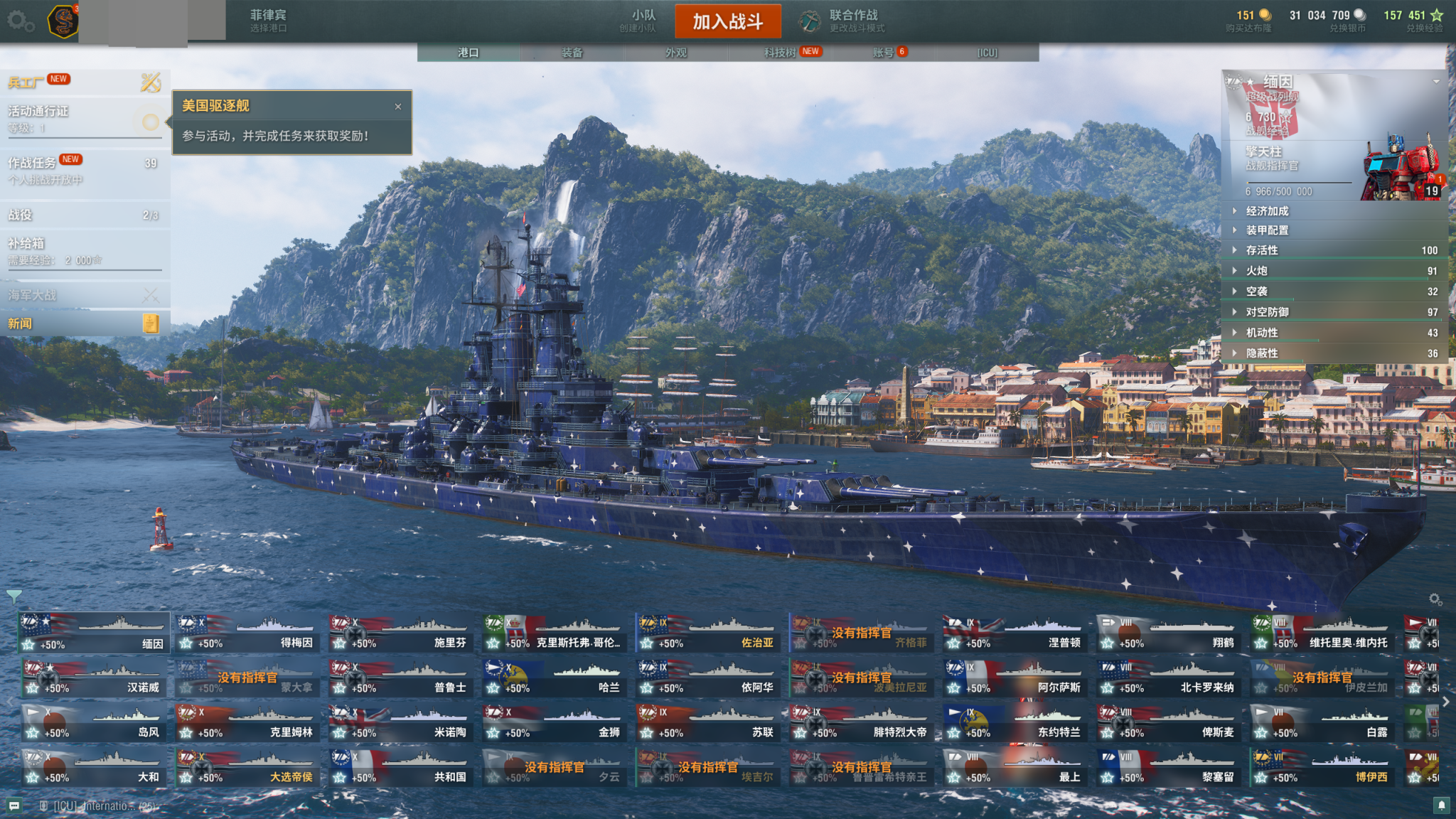Expand the 火炮 artillery stats row
This screenshot has width=1456, height=819.
[1256, 271]
